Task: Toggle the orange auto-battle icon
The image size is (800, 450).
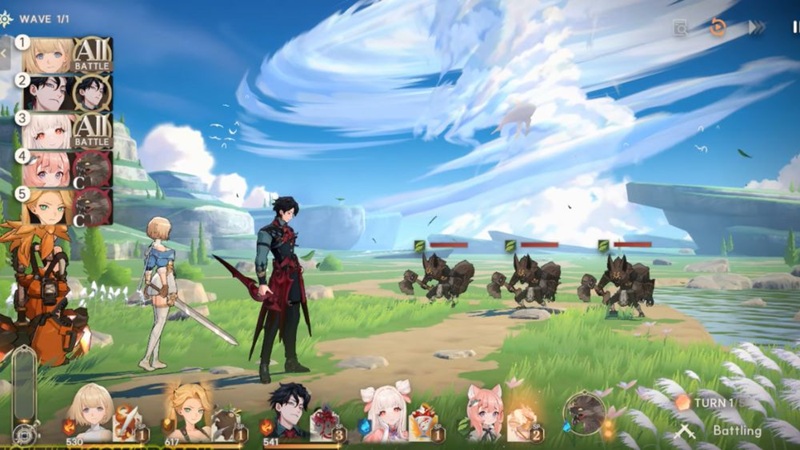Action: [718, 28]
